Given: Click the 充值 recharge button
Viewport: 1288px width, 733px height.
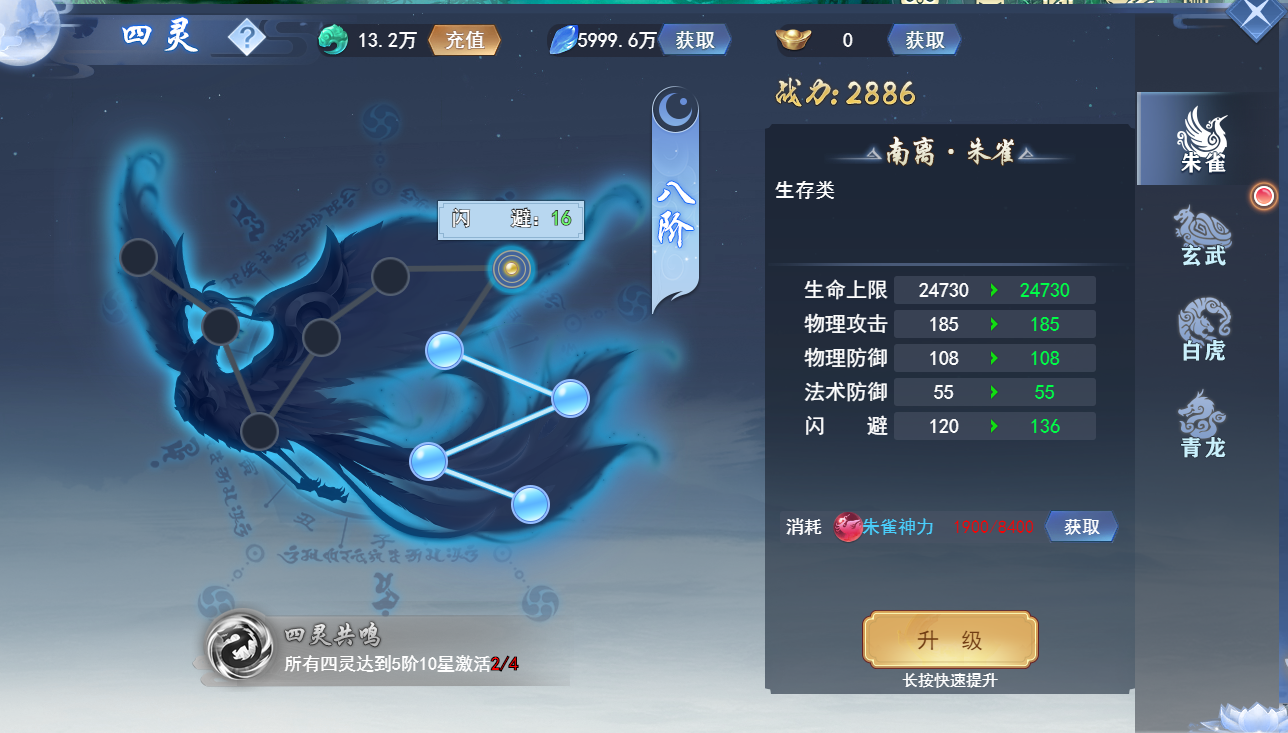Looking at the screenshot, I should 464,40.
